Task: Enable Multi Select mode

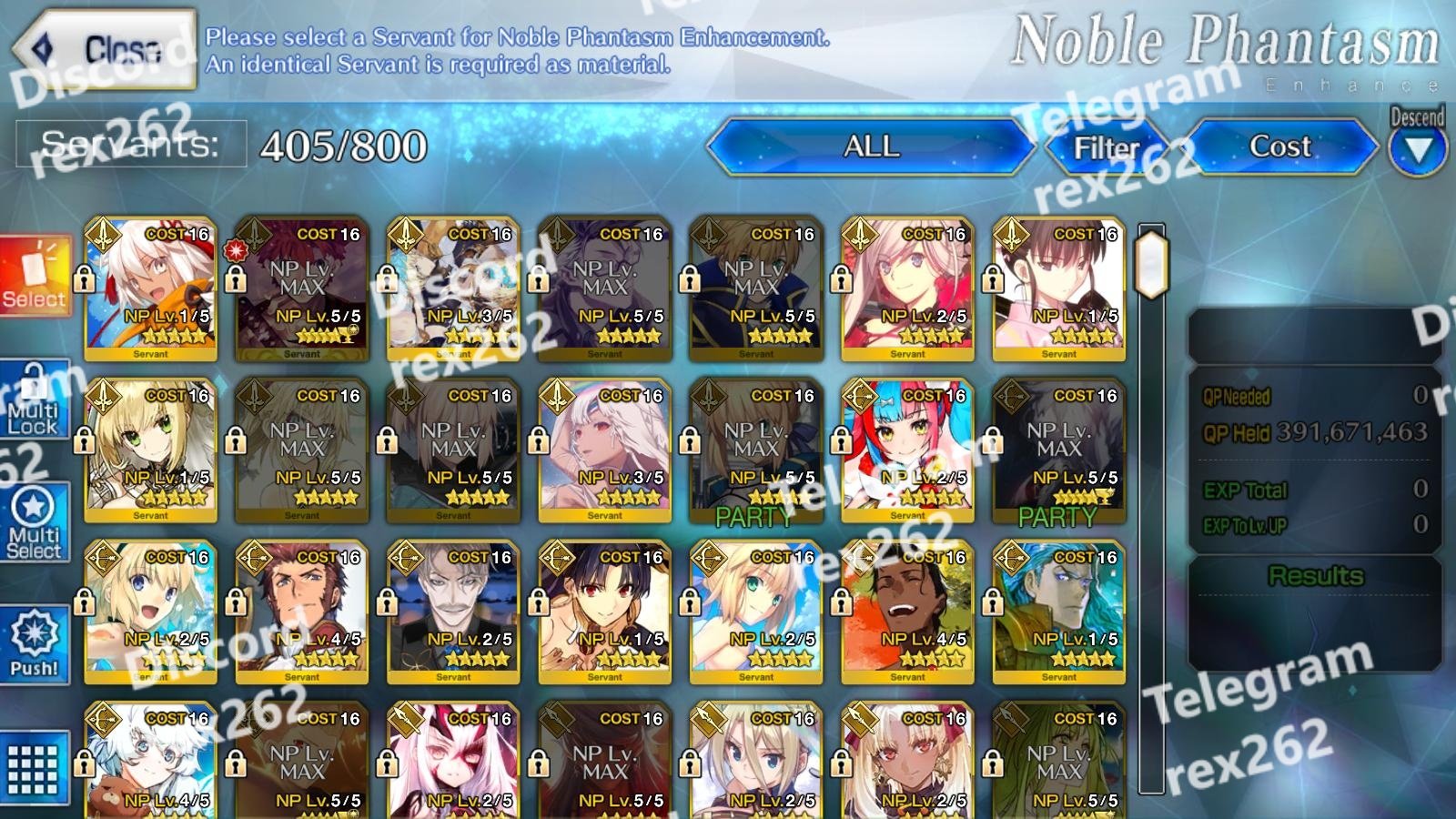Action: [35, 522]
